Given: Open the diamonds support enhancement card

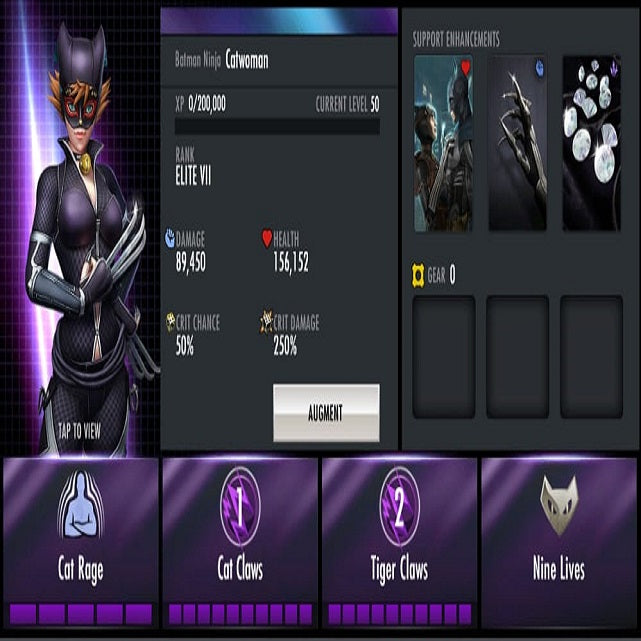Looking at the screenshot, I should click(x=591, y=143).
